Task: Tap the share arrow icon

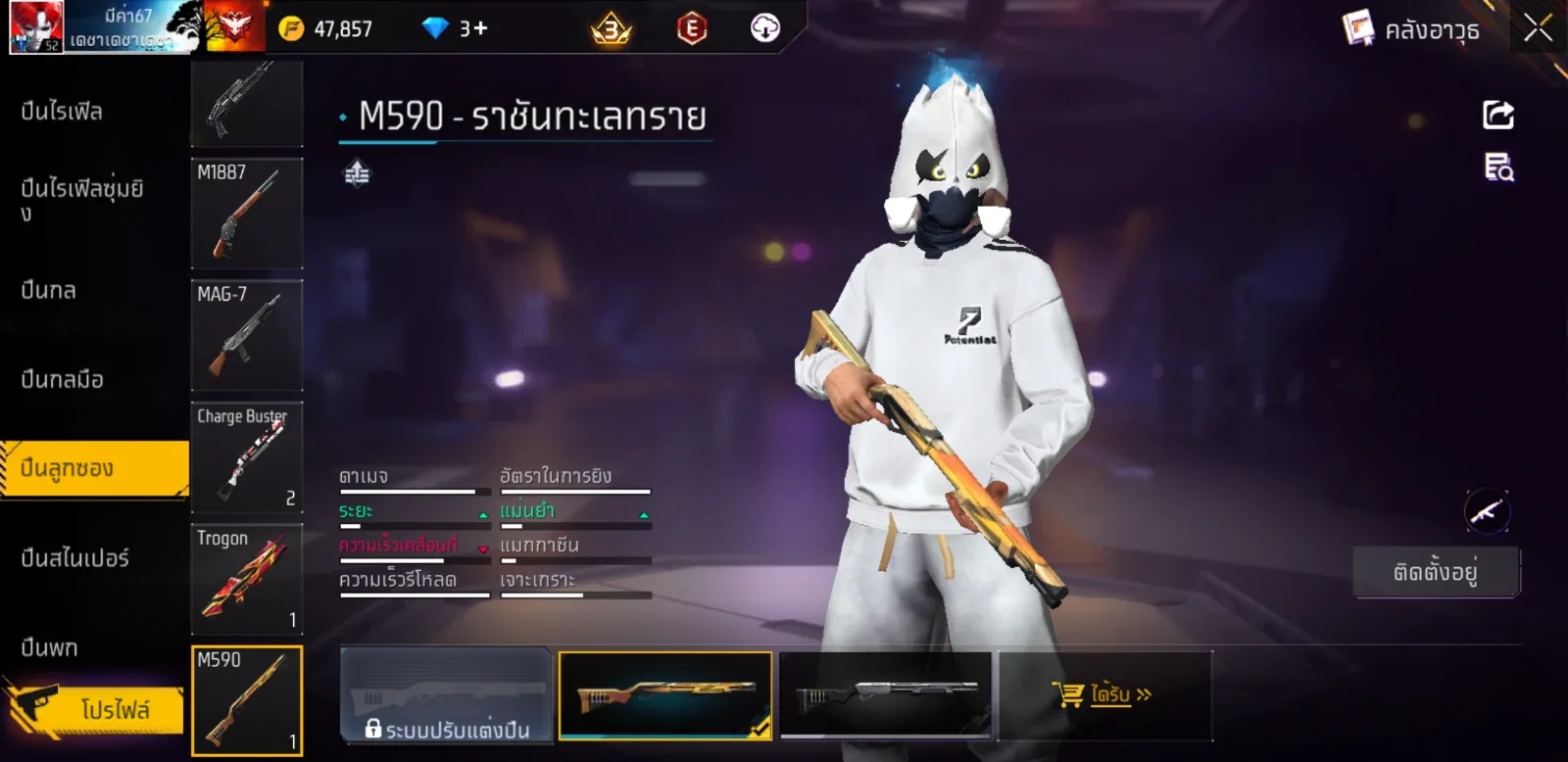Action: point(1497,115)
